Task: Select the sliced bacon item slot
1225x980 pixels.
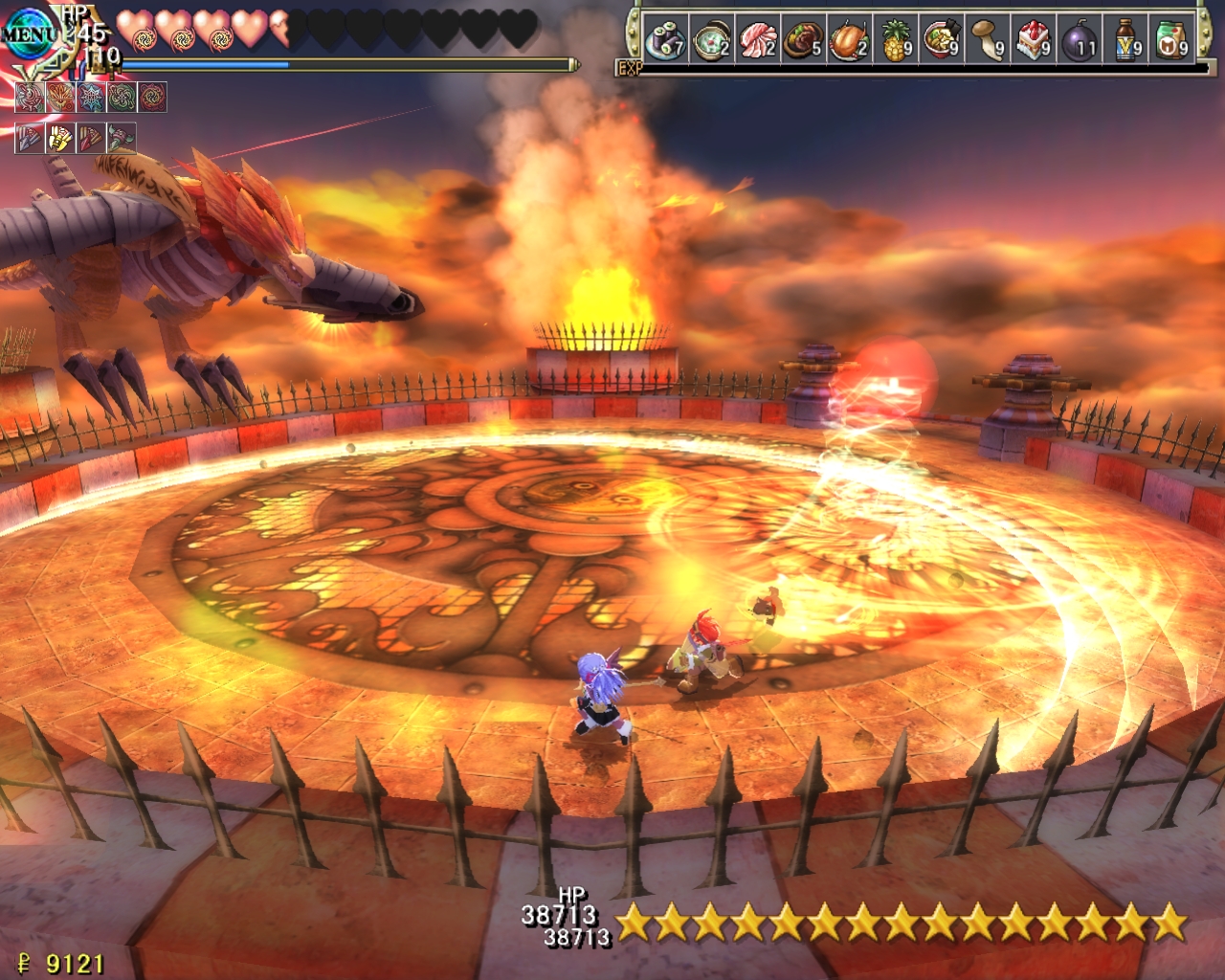Action: [757, 41]
